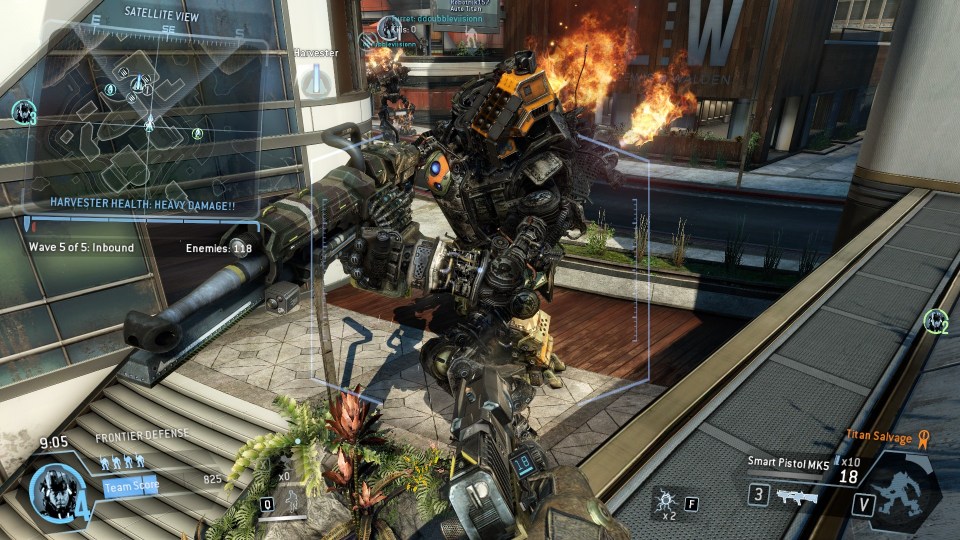
Task: Select the teammate marker numbered 2
Action: 935,321
